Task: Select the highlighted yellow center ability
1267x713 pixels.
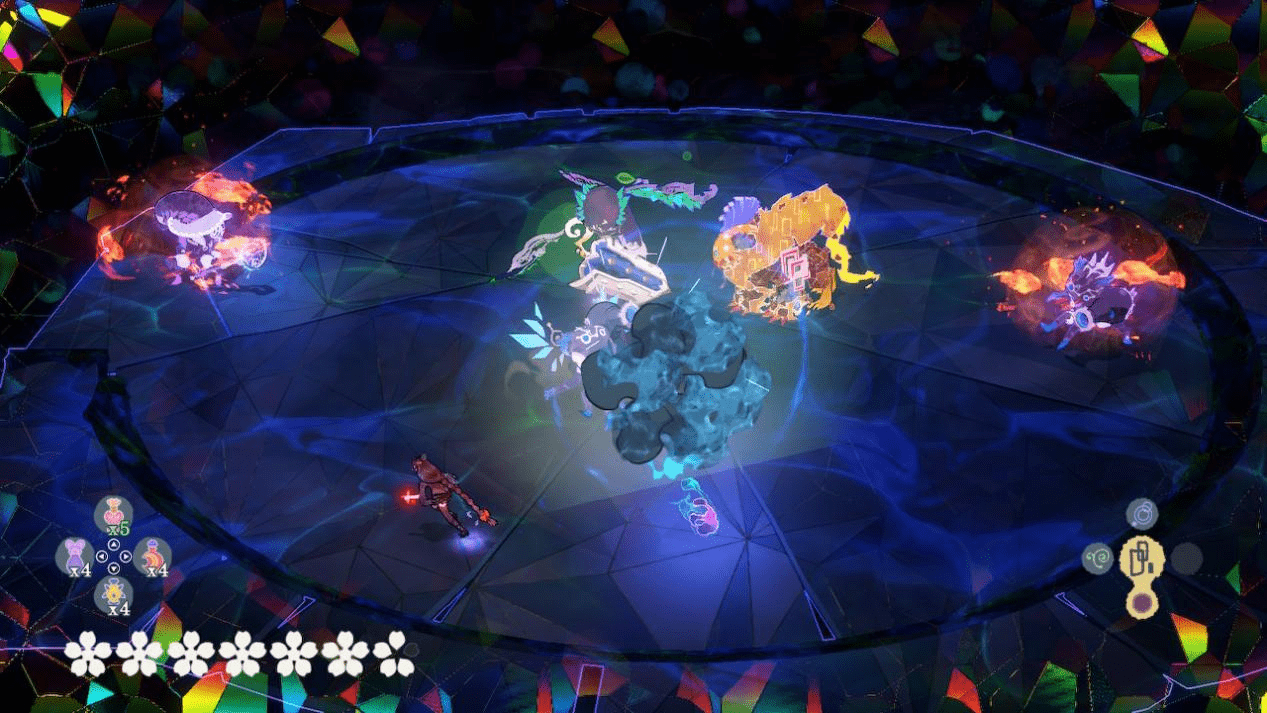Action: (x=1141, y=558)
